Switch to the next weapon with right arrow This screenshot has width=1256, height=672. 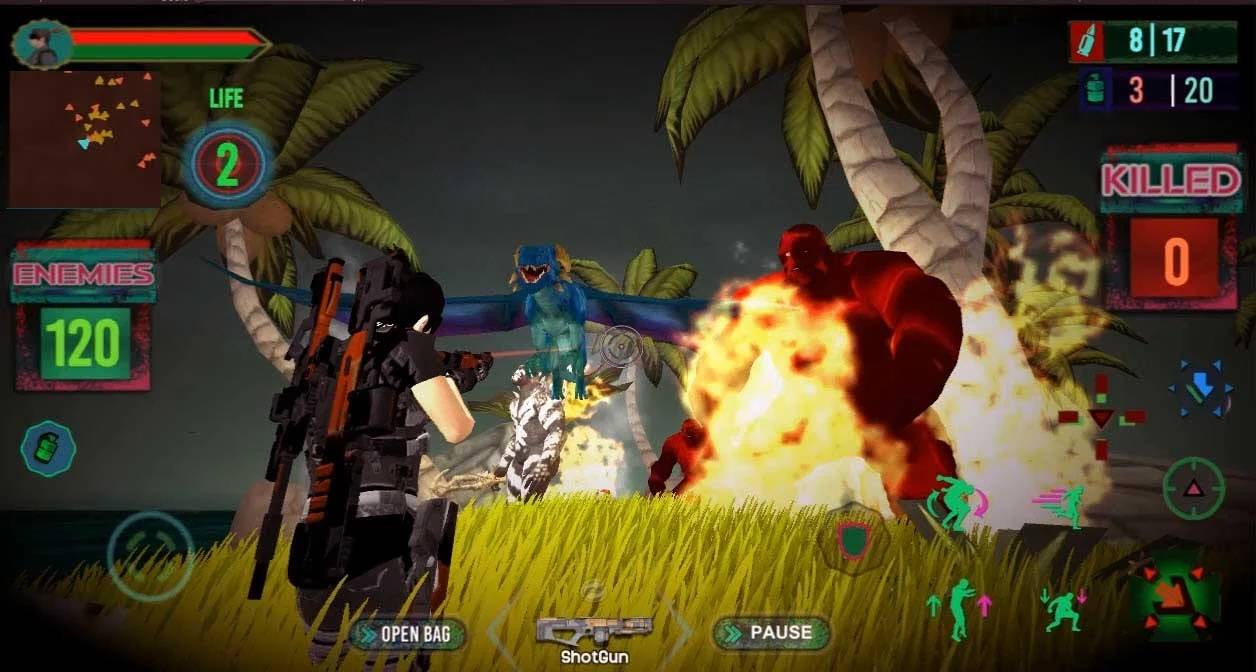(x=680, y=632)
